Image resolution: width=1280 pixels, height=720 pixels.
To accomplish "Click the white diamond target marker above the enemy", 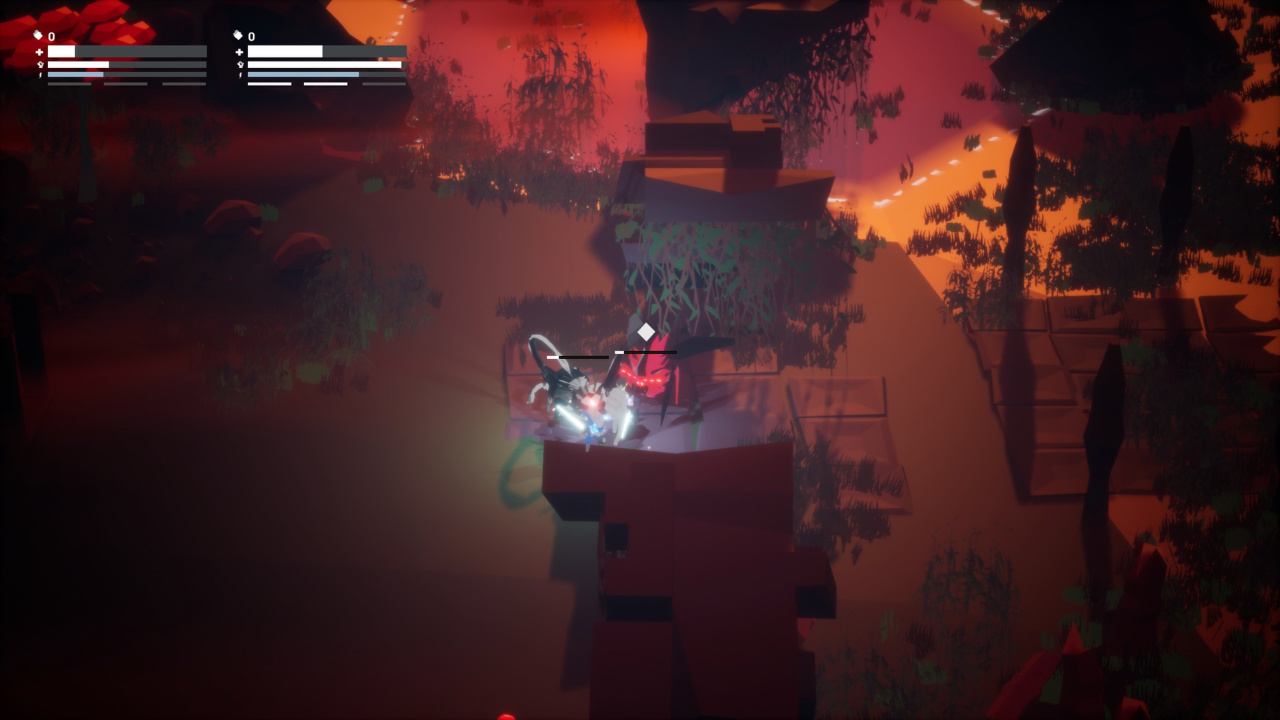I will (646, 331).
